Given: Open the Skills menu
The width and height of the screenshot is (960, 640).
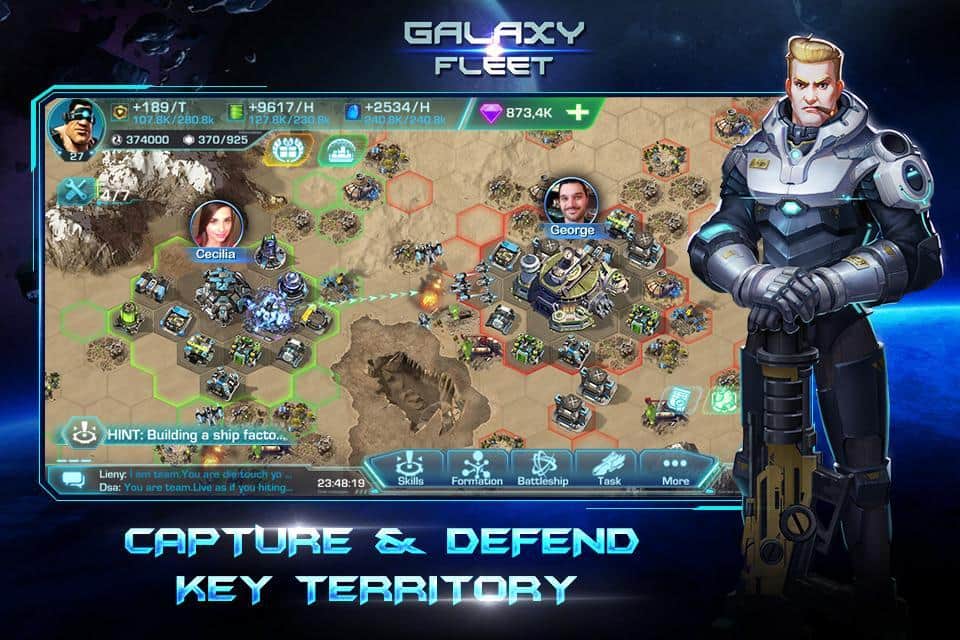Looking at the screenshot, I should pyautogui.click(x=410, y=469).
